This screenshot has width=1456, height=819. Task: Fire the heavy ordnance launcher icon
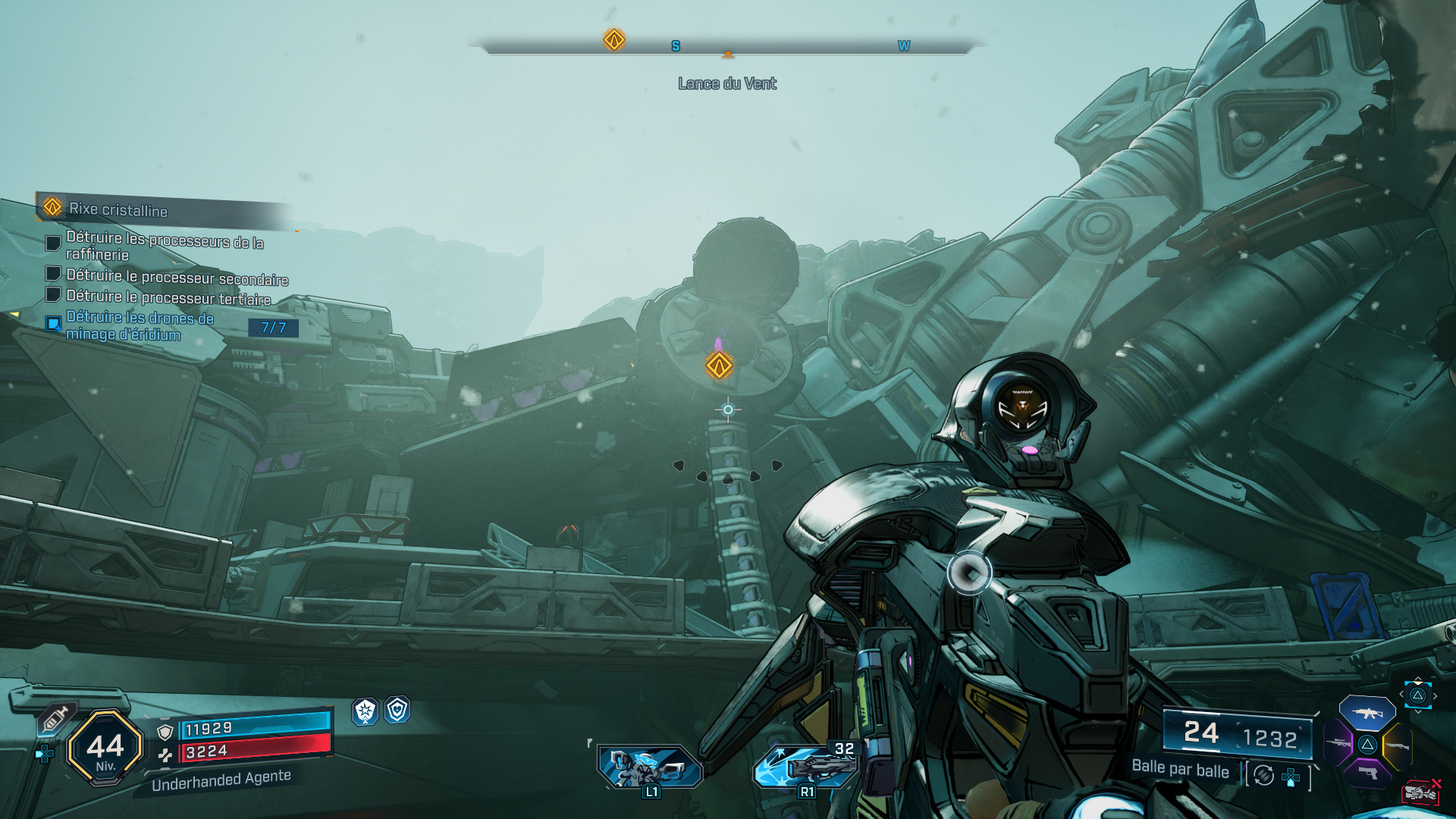click(x=805, y=767)
